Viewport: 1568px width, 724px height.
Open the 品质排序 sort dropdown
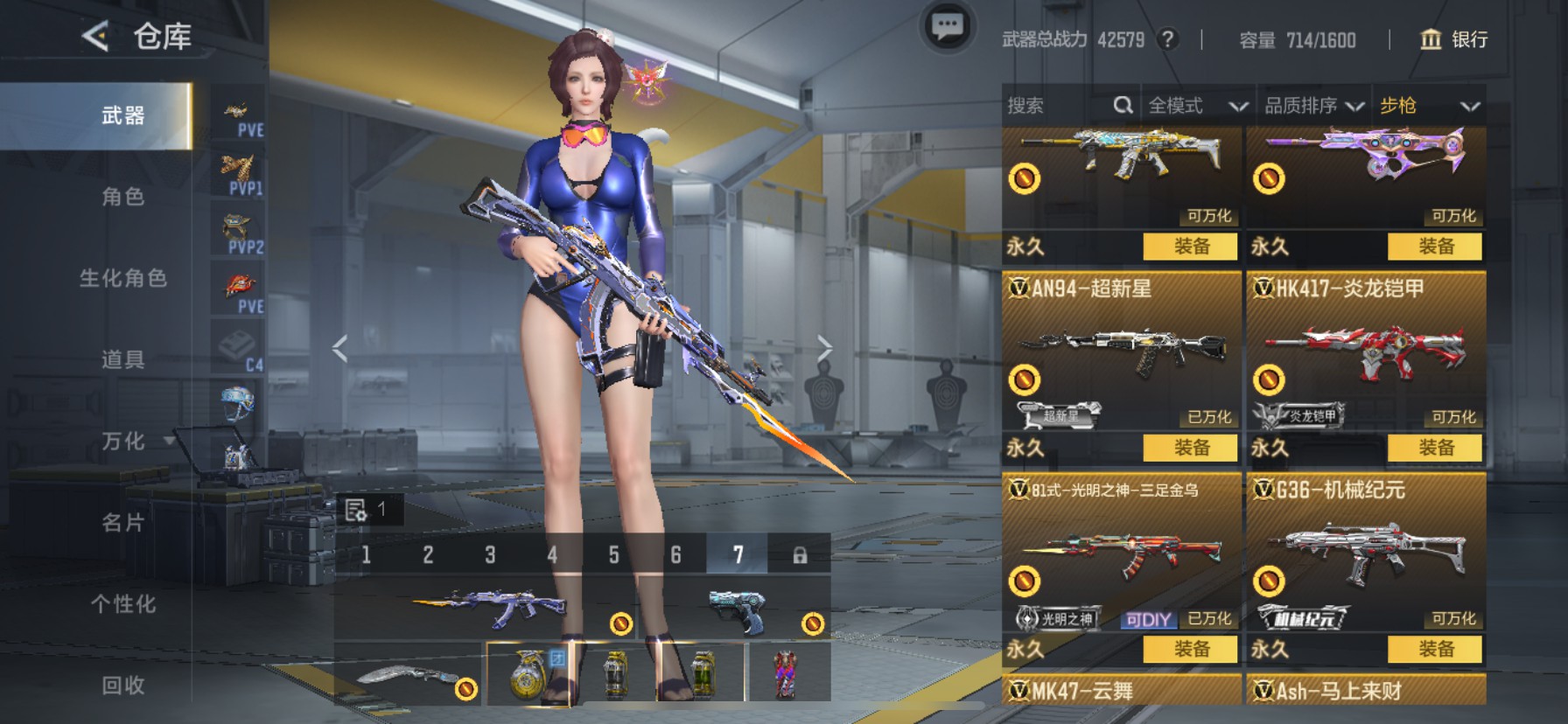(x=1312, y=106)
